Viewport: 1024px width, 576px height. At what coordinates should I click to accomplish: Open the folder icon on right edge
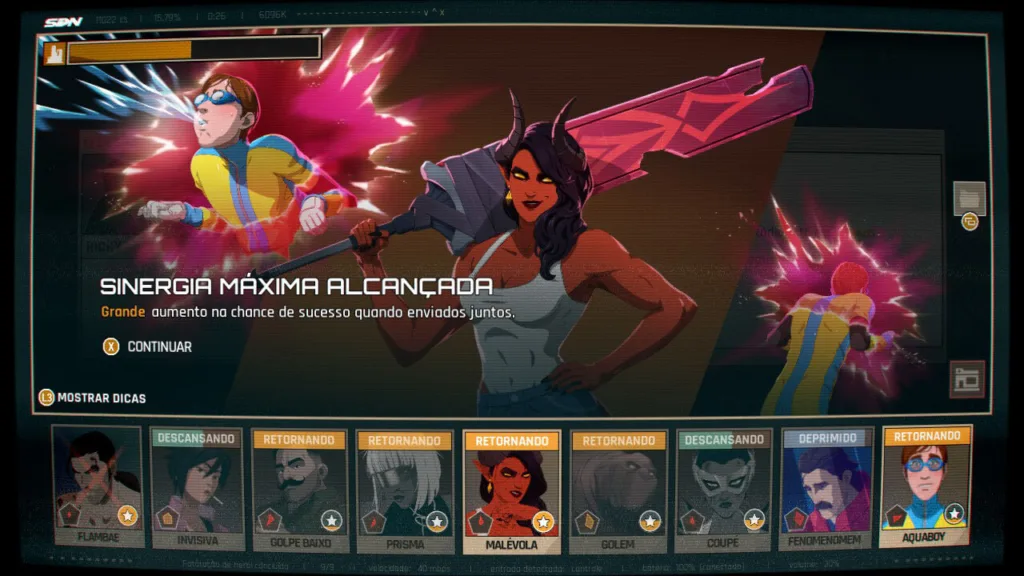pos(969,198)
